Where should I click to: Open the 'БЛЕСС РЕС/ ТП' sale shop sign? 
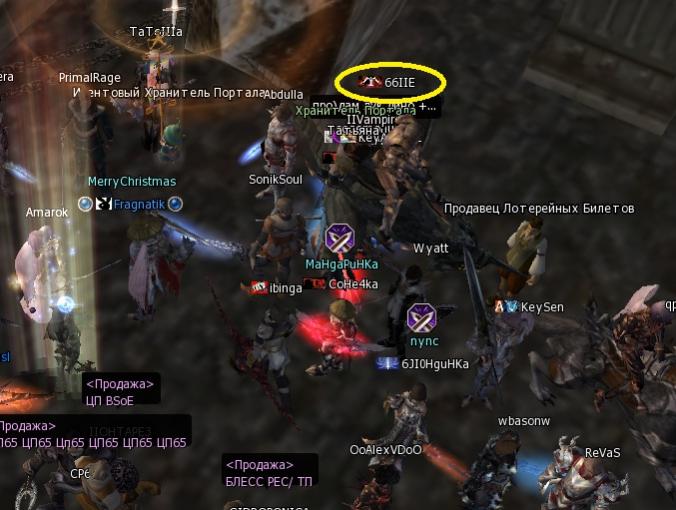pos(269,472)
